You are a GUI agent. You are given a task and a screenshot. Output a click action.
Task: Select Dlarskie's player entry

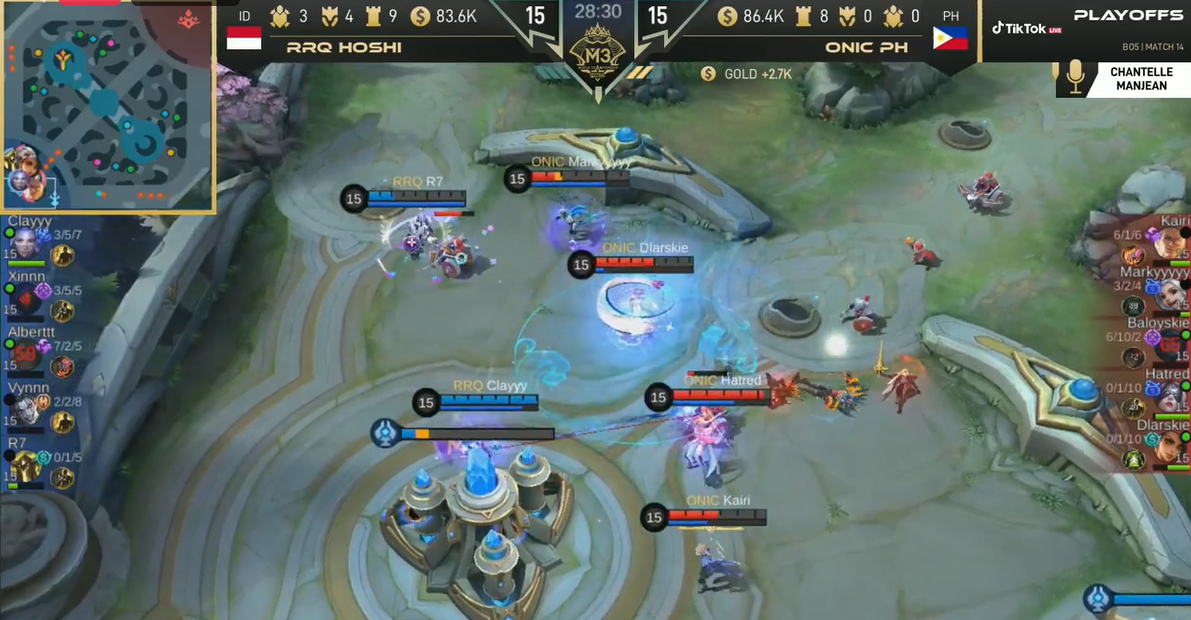pyautogui.click(x=1150, y=444)
